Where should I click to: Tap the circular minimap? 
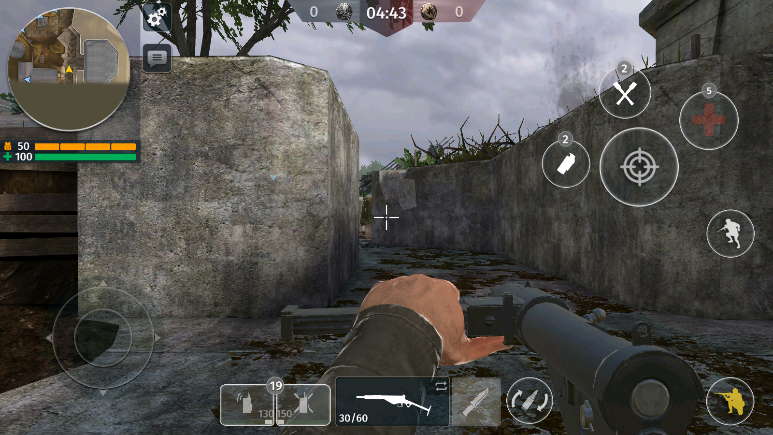coord(68,68)
